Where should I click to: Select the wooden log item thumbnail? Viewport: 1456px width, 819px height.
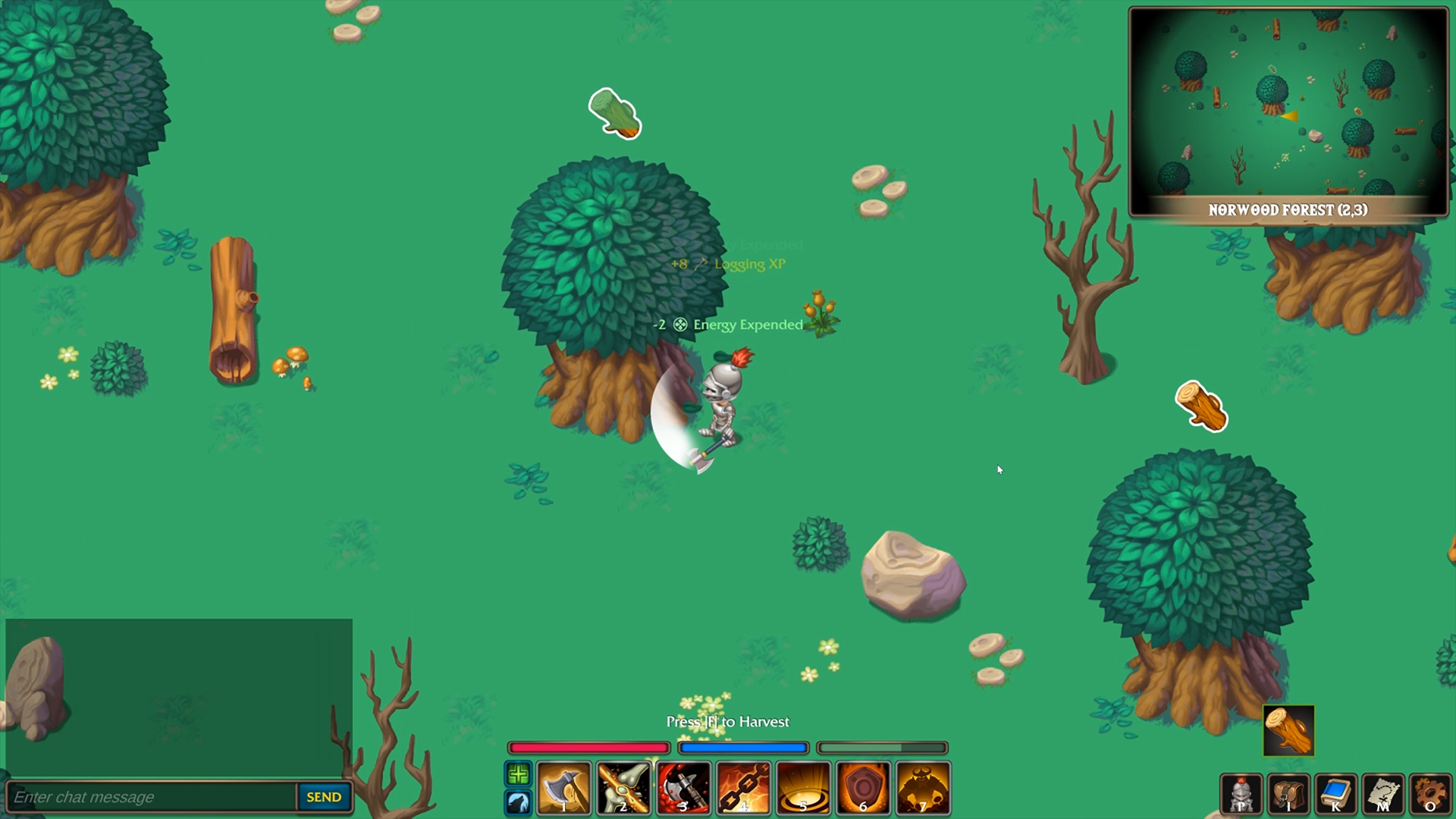click(x=1289, y=730)
